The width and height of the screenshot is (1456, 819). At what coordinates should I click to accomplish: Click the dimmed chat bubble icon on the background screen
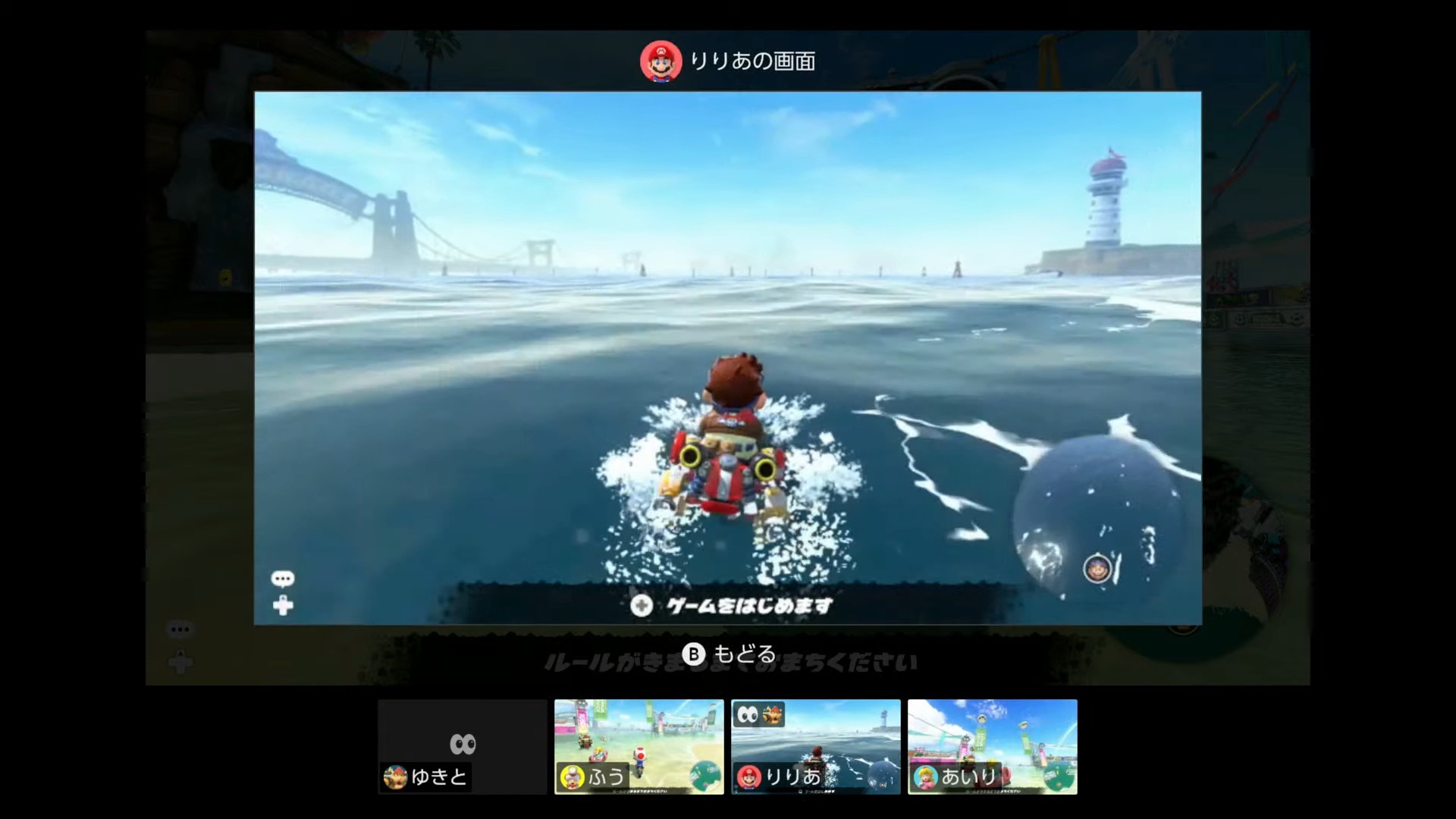[x=180, y=629]
